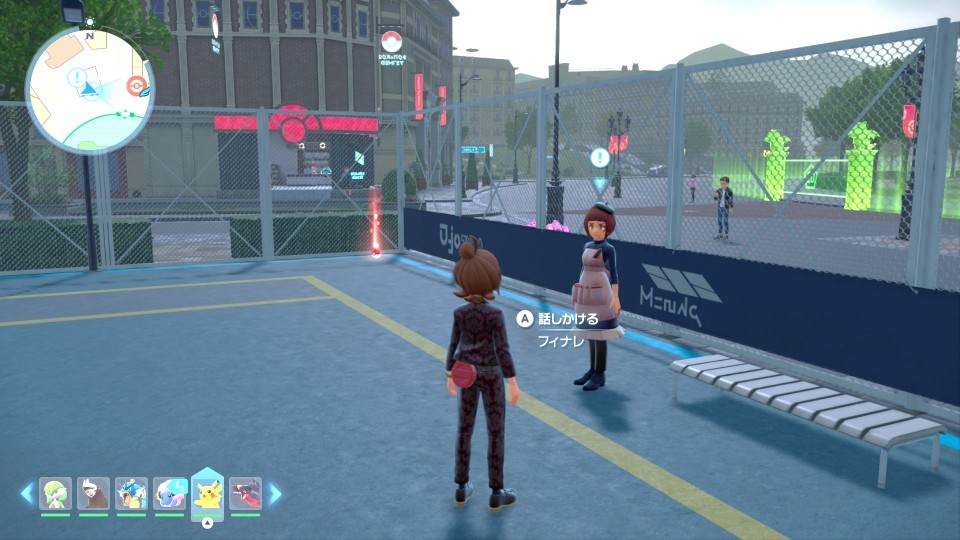Open the circular minimap
960x540 pixels.
[x=89, y=89]
